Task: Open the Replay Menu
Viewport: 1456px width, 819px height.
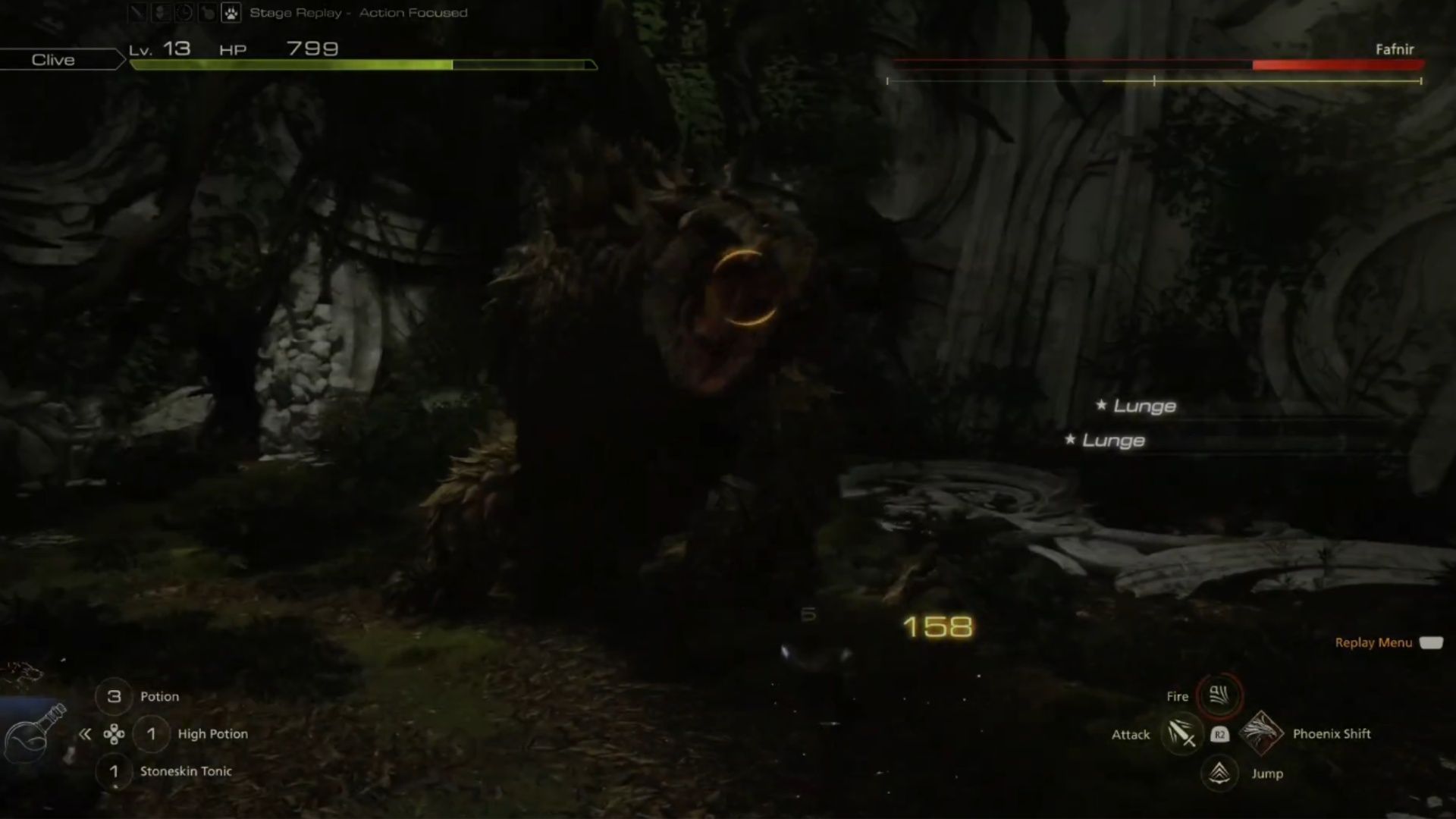Action: [1373, 642]
